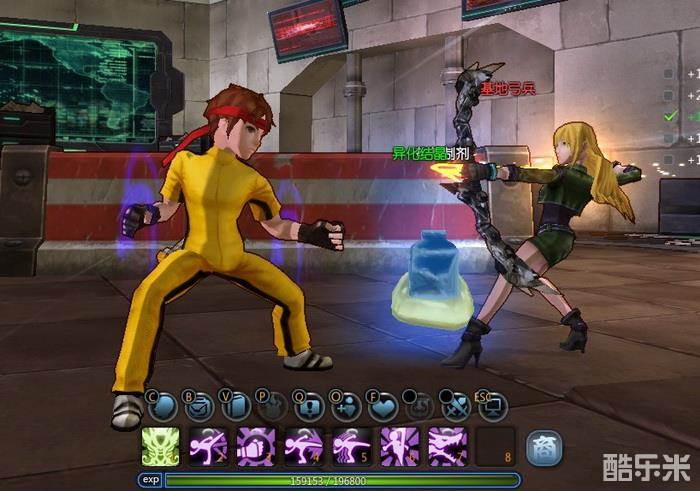Image resolution: width=700 pixels, height=491 pixels.
Task: Toggle the green checked option on the right
Action: pyautogui.click(x=670, y=116)
